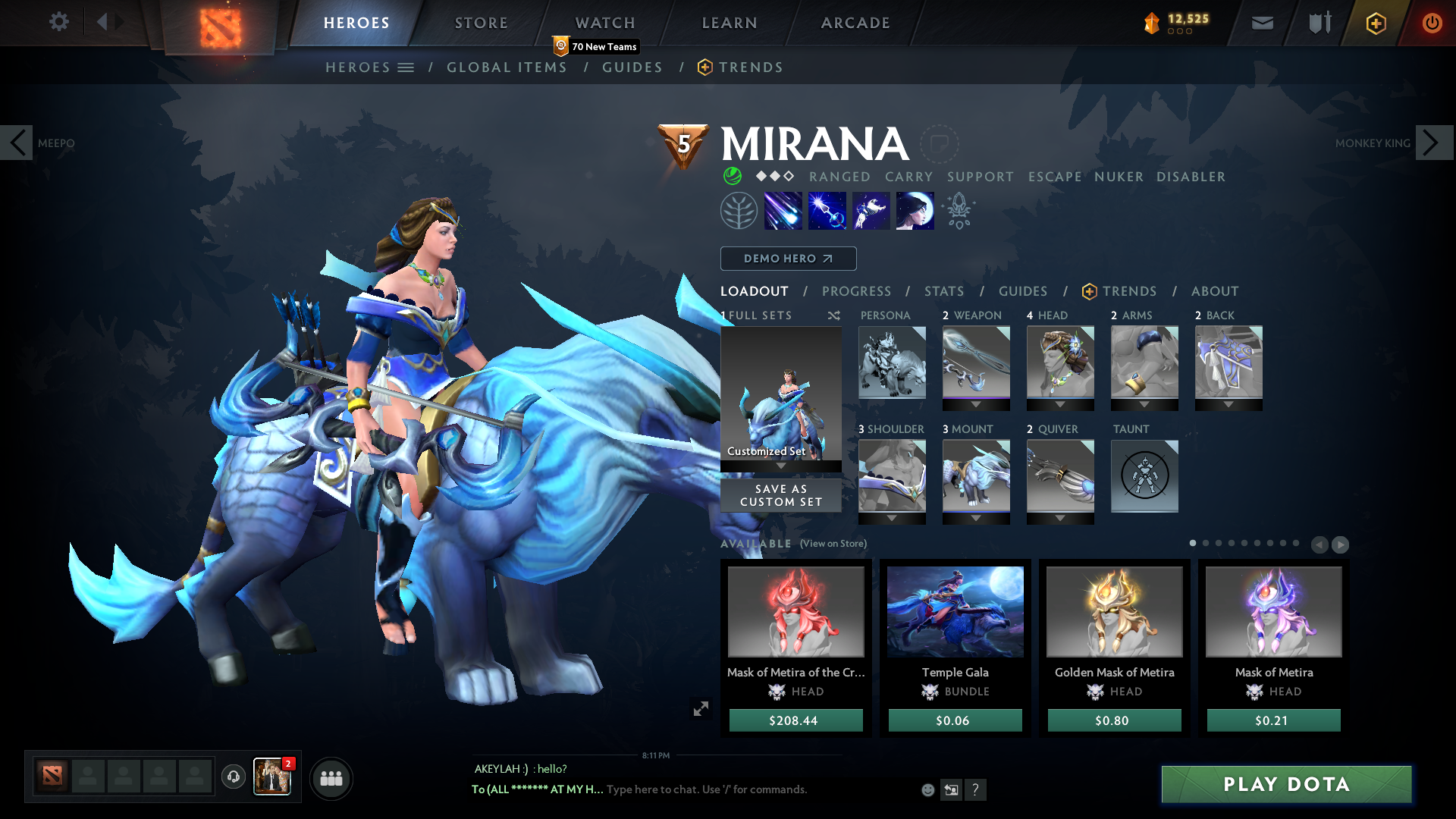The width and height of the screenshot is (1456, 819).
Task: Click View on Store link
Action: click(x=832, y=544)
